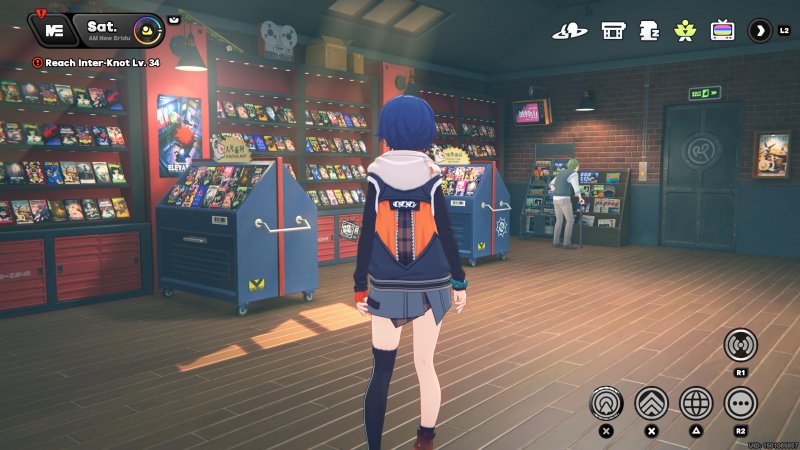Open the rainbow television icon

[722, 30]
